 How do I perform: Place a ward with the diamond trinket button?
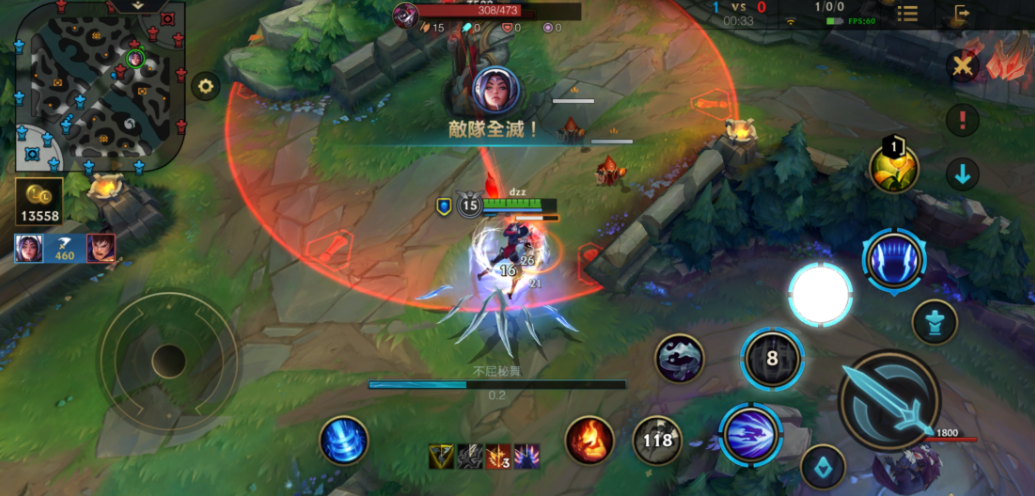click(823, 466)
